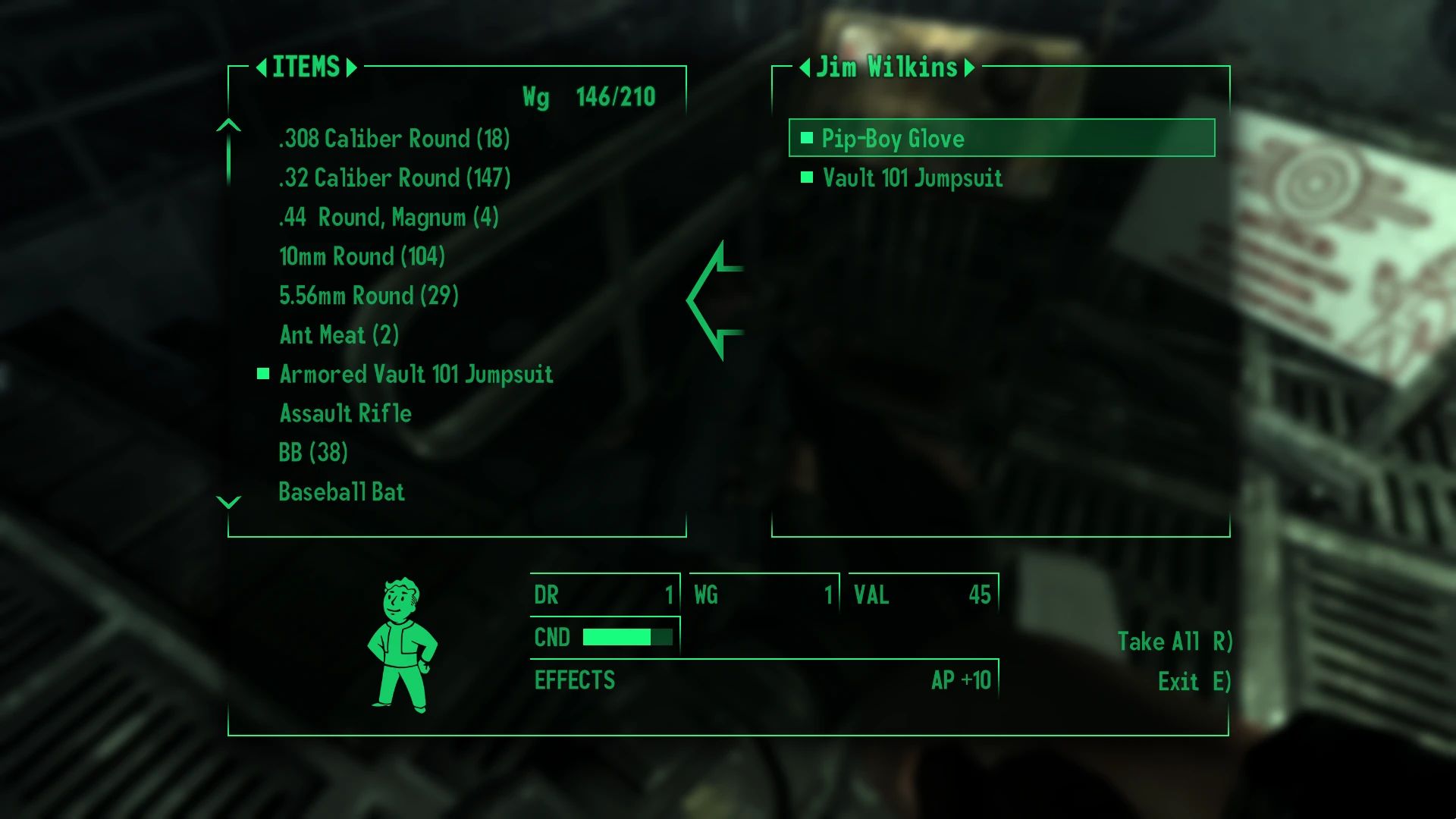Click the left arrow beside ITEMS header
The image size is (1456, 819).
point(263,68)
